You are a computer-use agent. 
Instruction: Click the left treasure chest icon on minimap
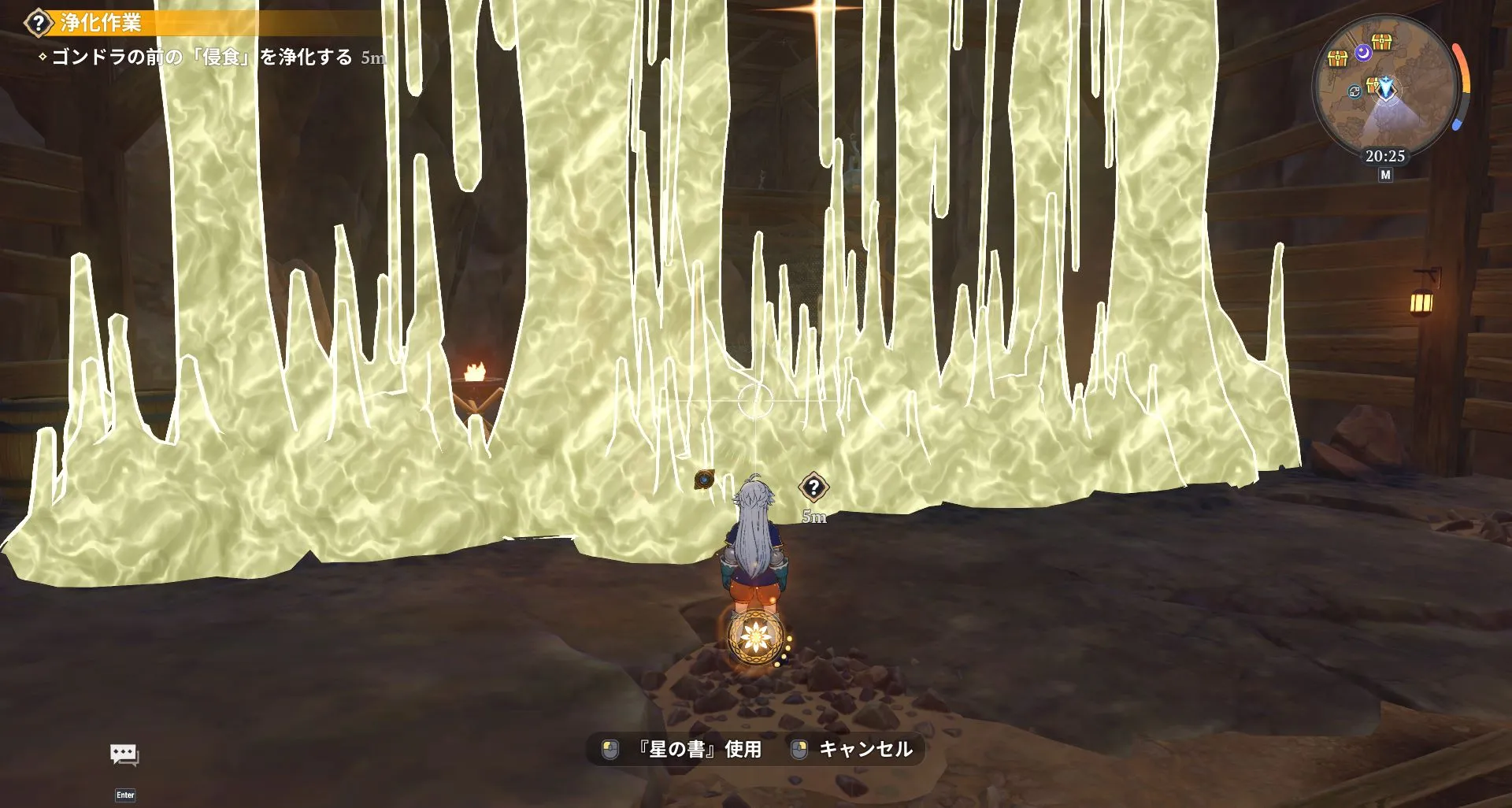tap(1336, 58)
